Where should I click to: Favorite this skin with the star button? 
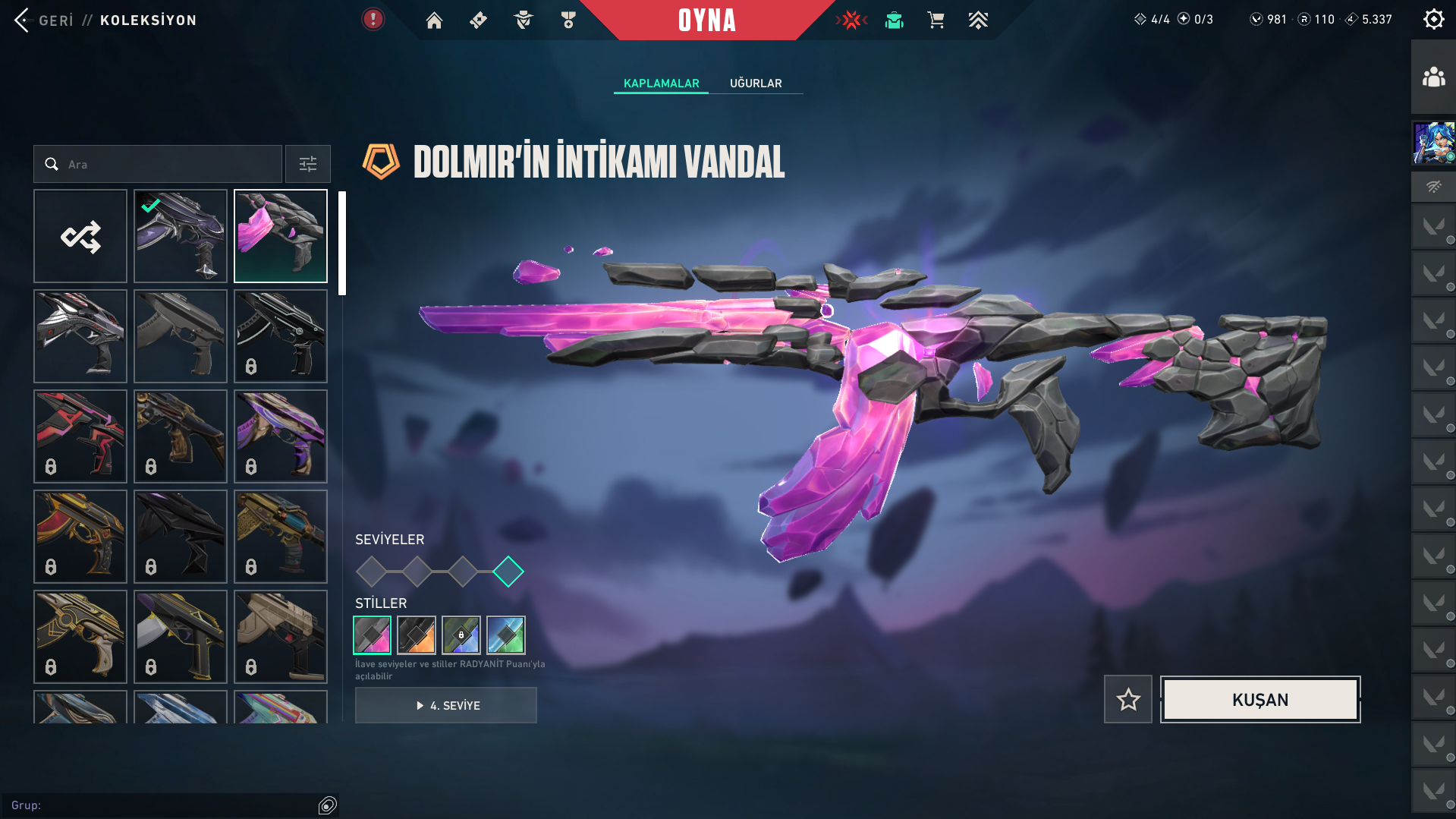click(1127, 699)
